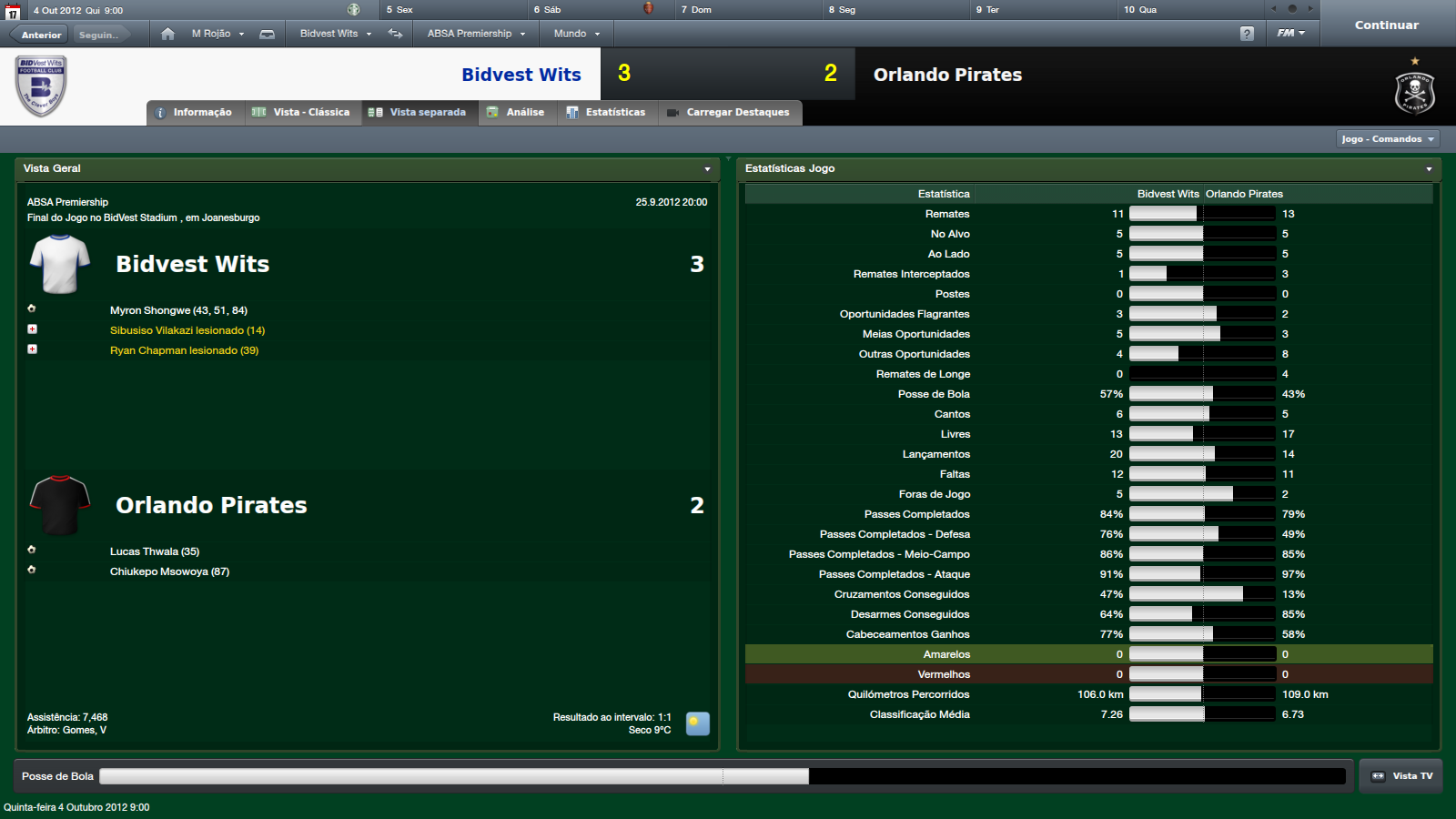Expand the Vista Geral panel dropdown
This screenshot has width=1456, height=819.
click(x=707, y=169)
